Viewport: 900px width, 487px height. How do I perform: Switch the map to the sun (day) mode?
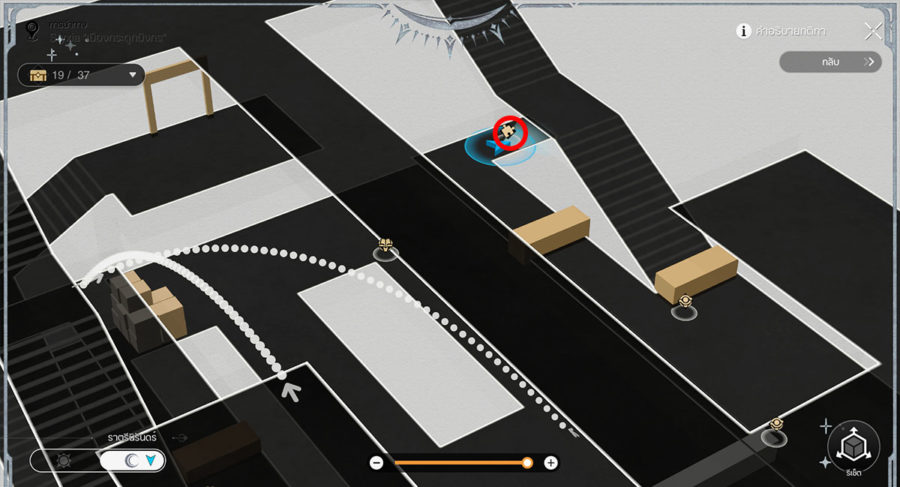[x=64, y=461]
